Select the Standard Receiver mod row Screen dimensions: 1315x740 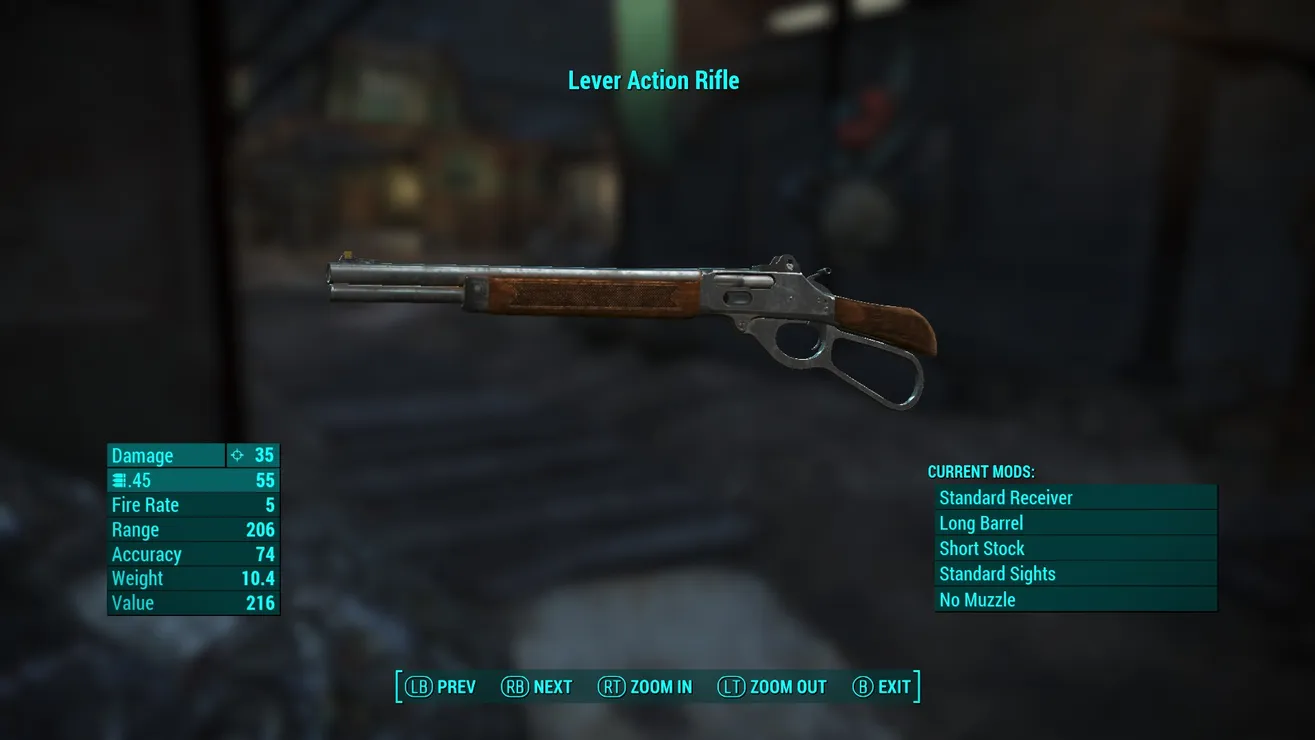[1075, 498]
